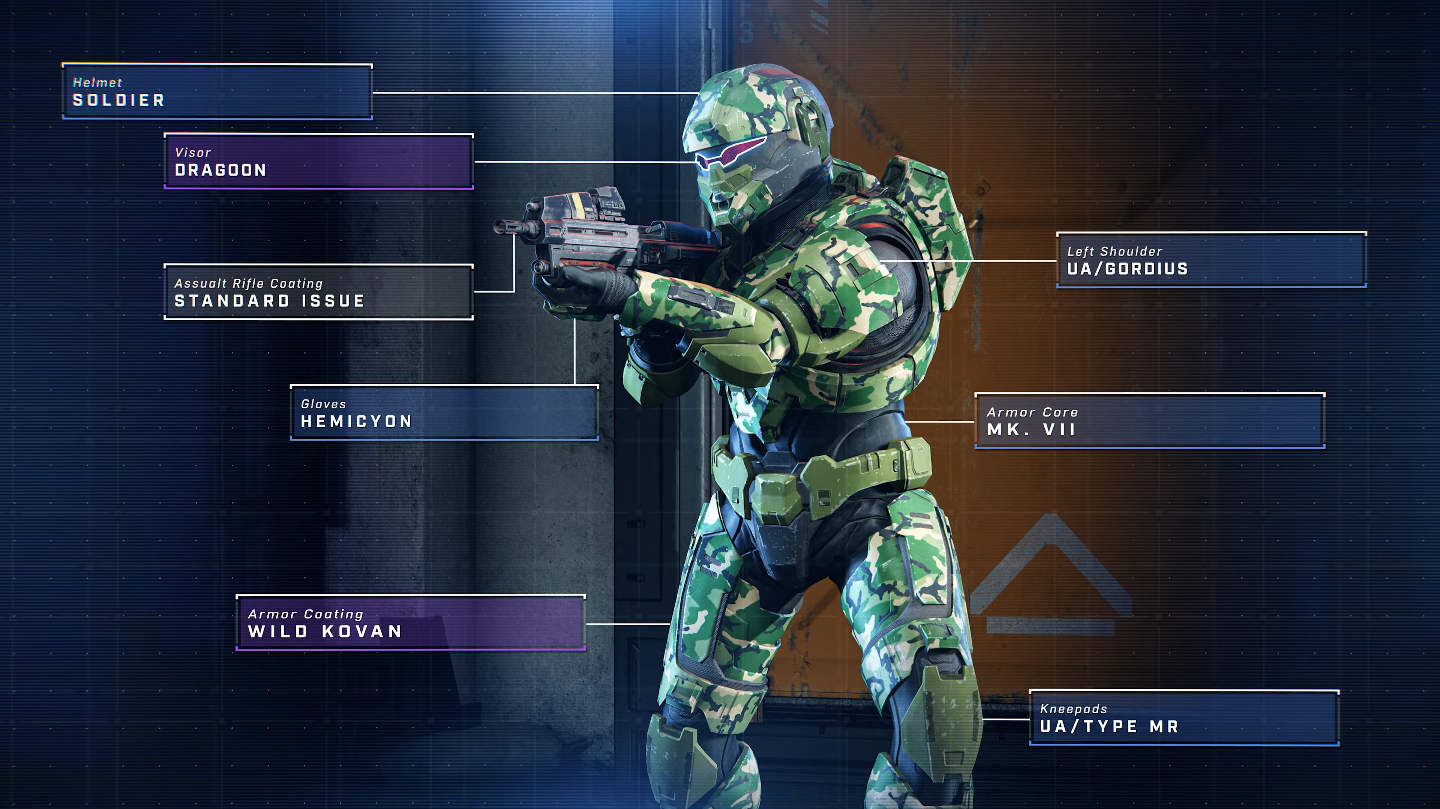Open the Armor Core MK. VII panel
Image resolution: width=1440 pixels, height=809 pixels.
pyautogui.click(x=1150, y=421)
